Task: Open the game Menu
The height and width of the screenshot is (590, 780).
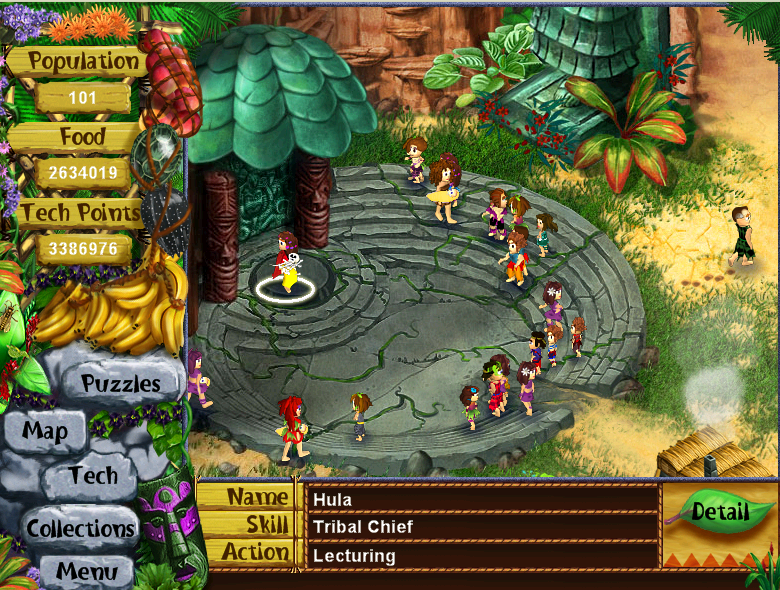Action: tap(85, 571)
